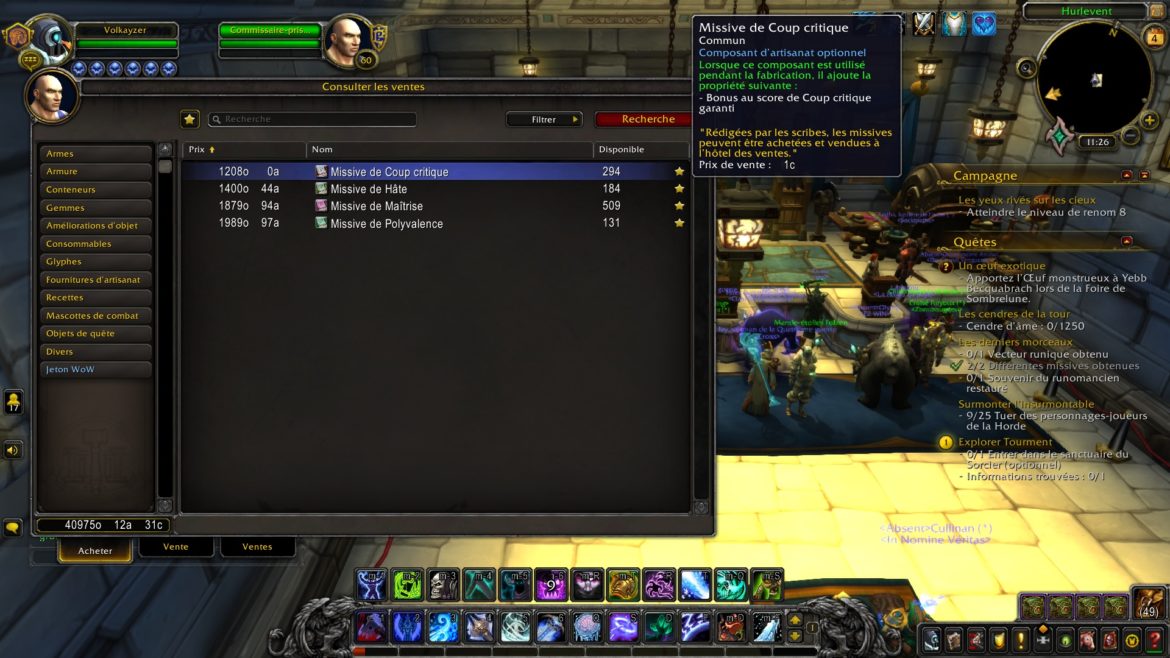
Task: Open the Jeton WoW category
Action: pos(95,370)
